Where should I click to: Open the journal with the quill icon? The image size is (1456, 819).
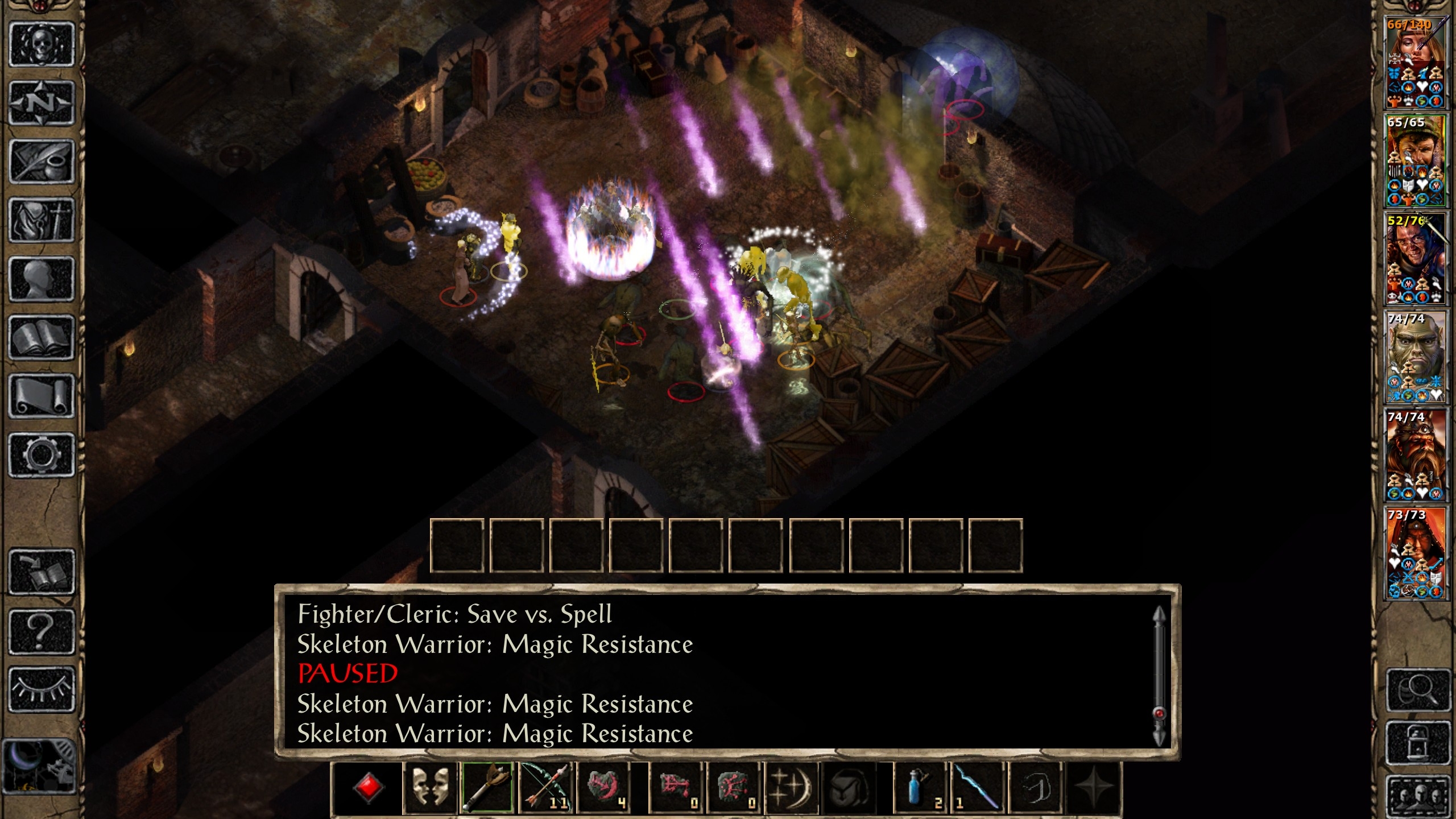point(42,162)
